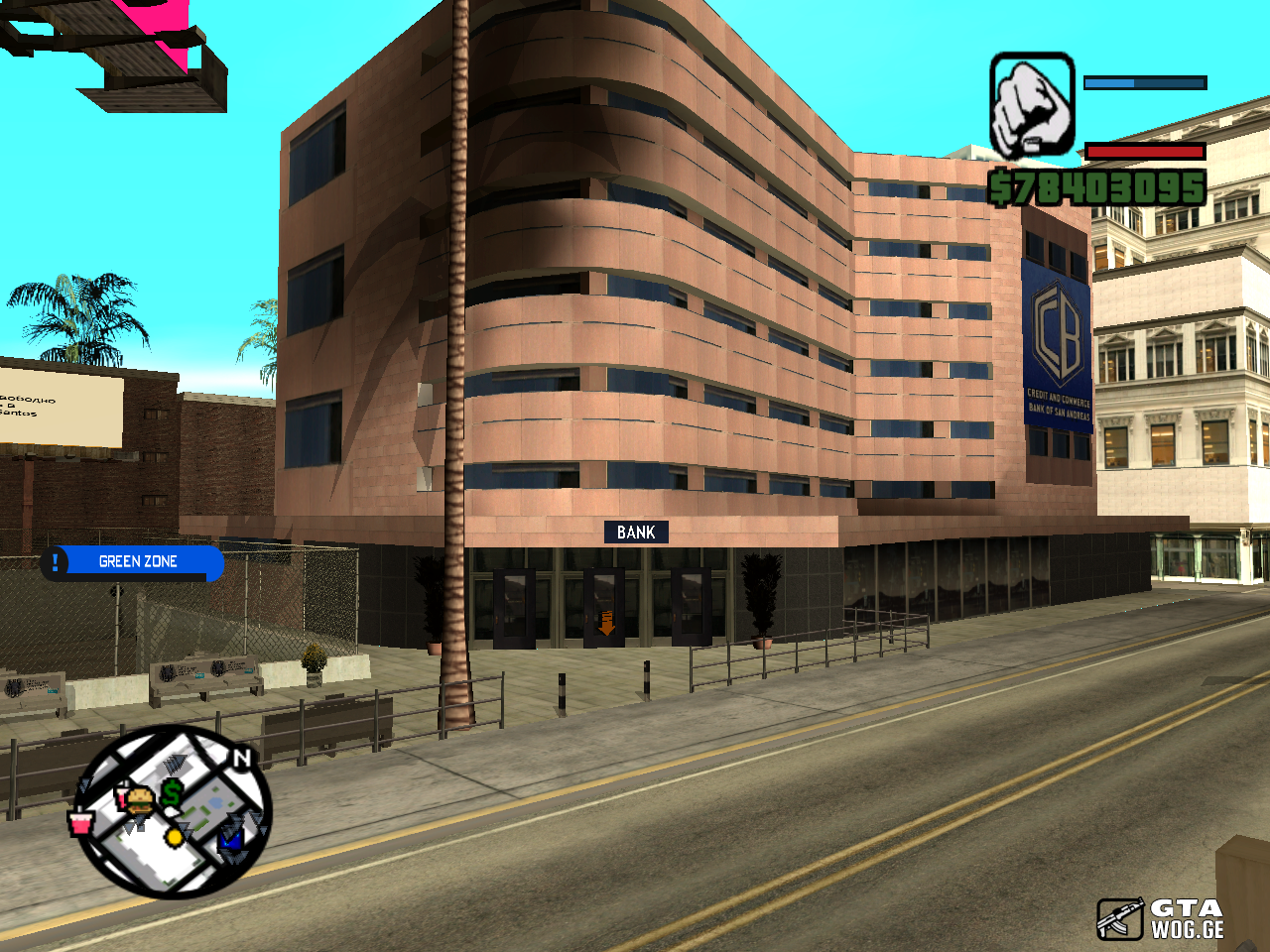Select the yellow circle blip on the minimap

coord(175,837)
